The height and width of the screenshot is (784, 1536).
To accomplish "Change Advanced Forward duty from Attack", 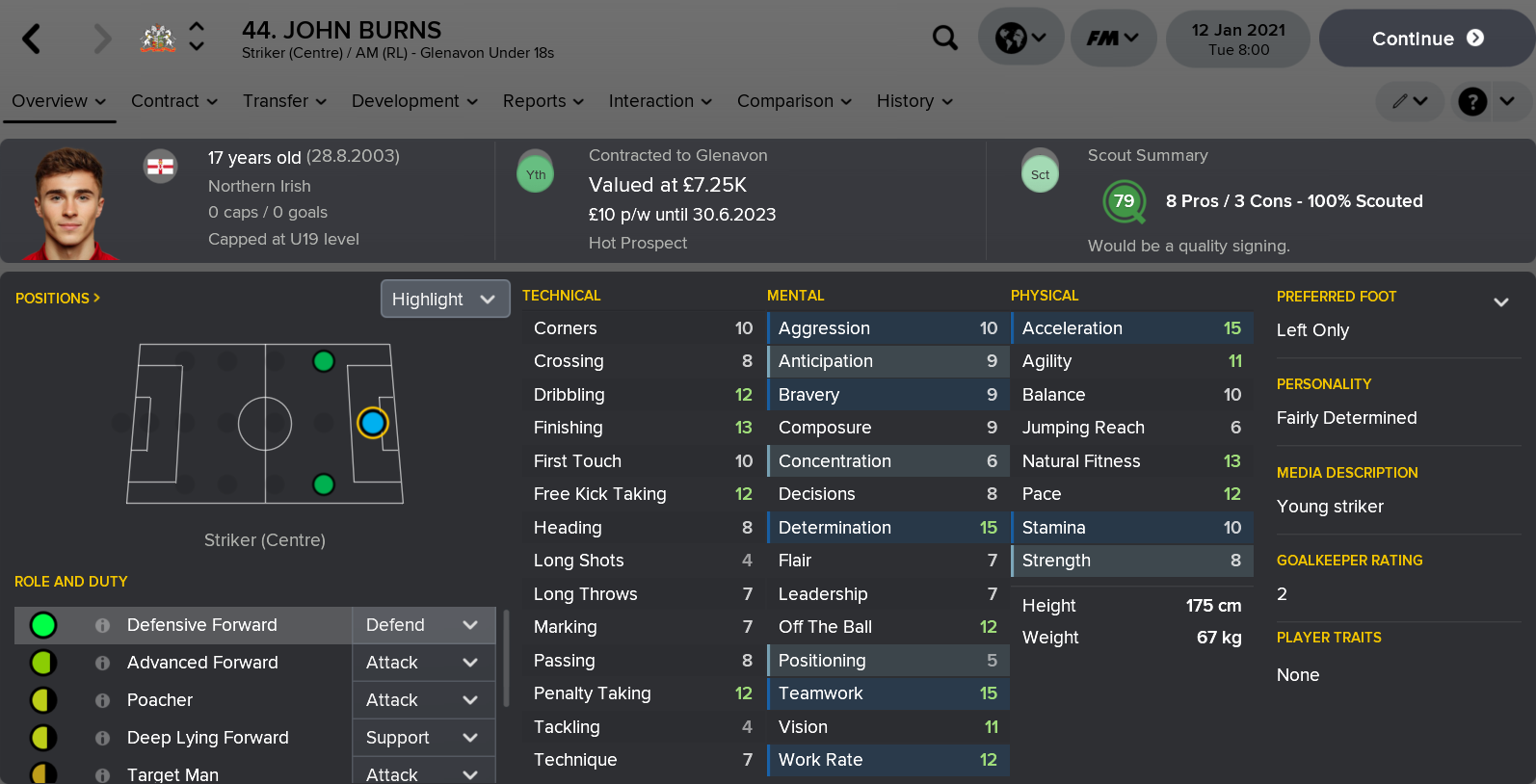I will pyautogui.click(x=423, y=663).
